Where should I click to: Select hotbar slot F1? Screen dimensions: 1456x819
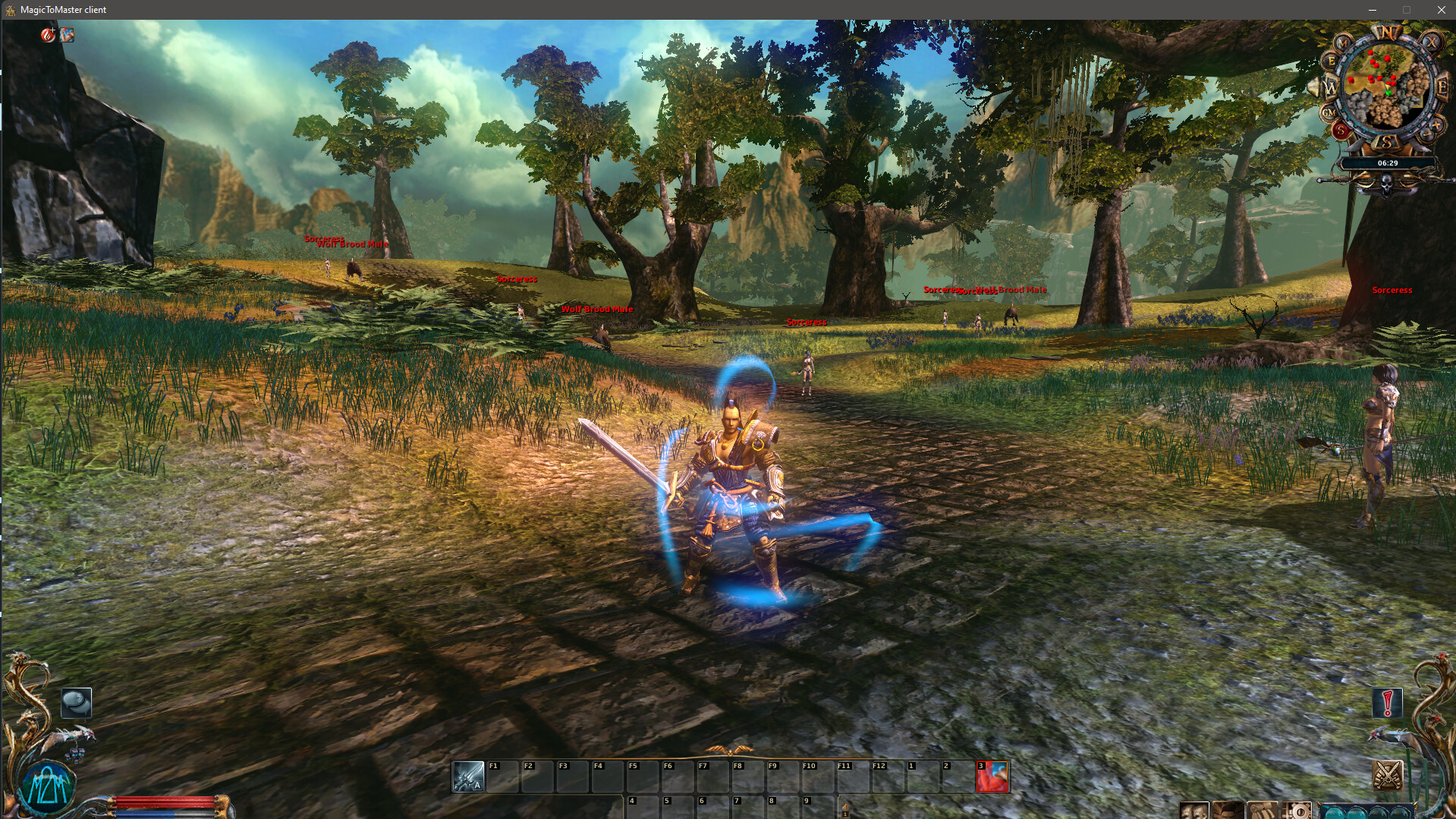pos(502,776)
